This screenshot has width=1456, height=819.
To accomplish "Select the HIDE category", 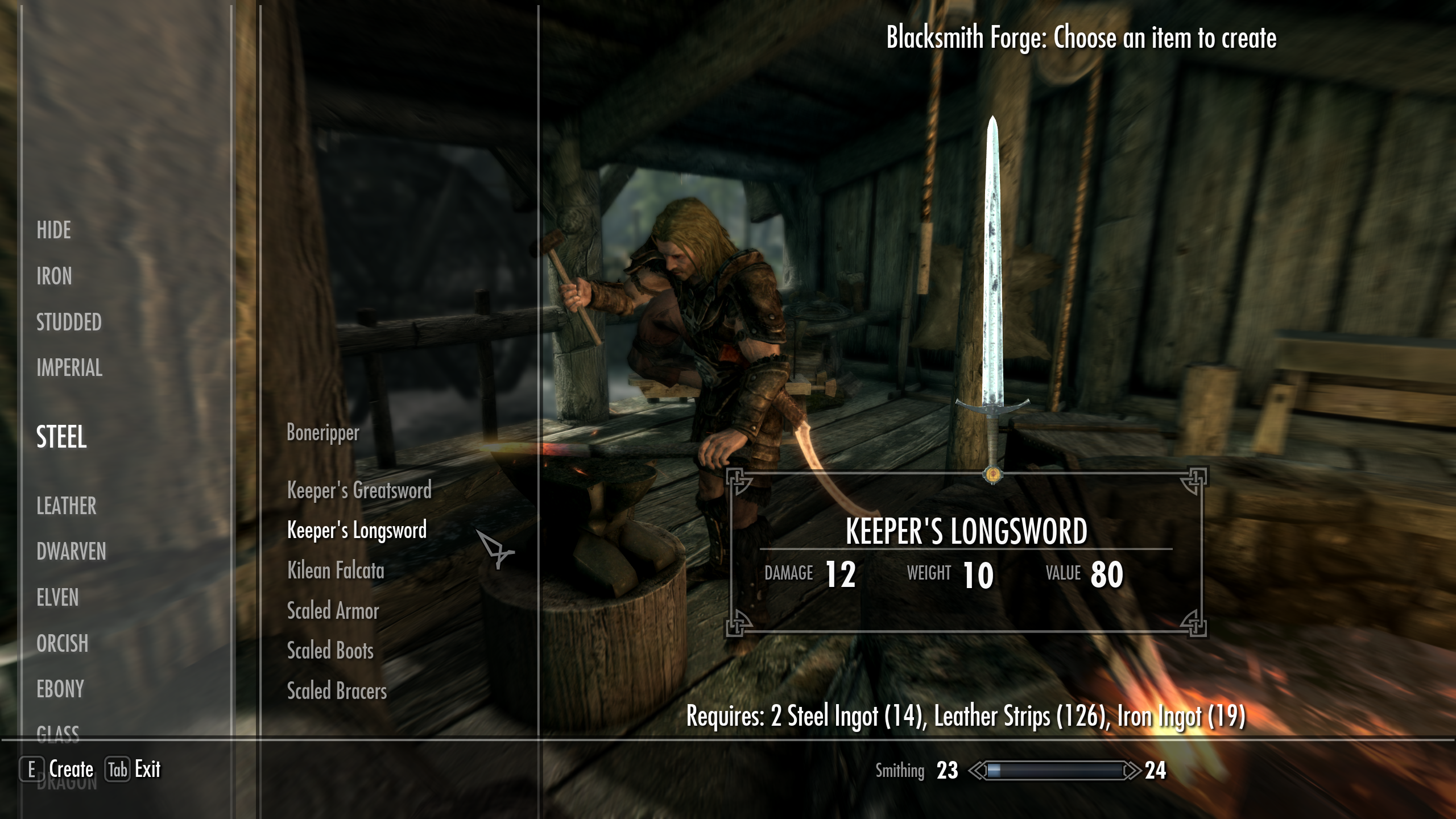I will pyautogui.click(x=53, y=231).
